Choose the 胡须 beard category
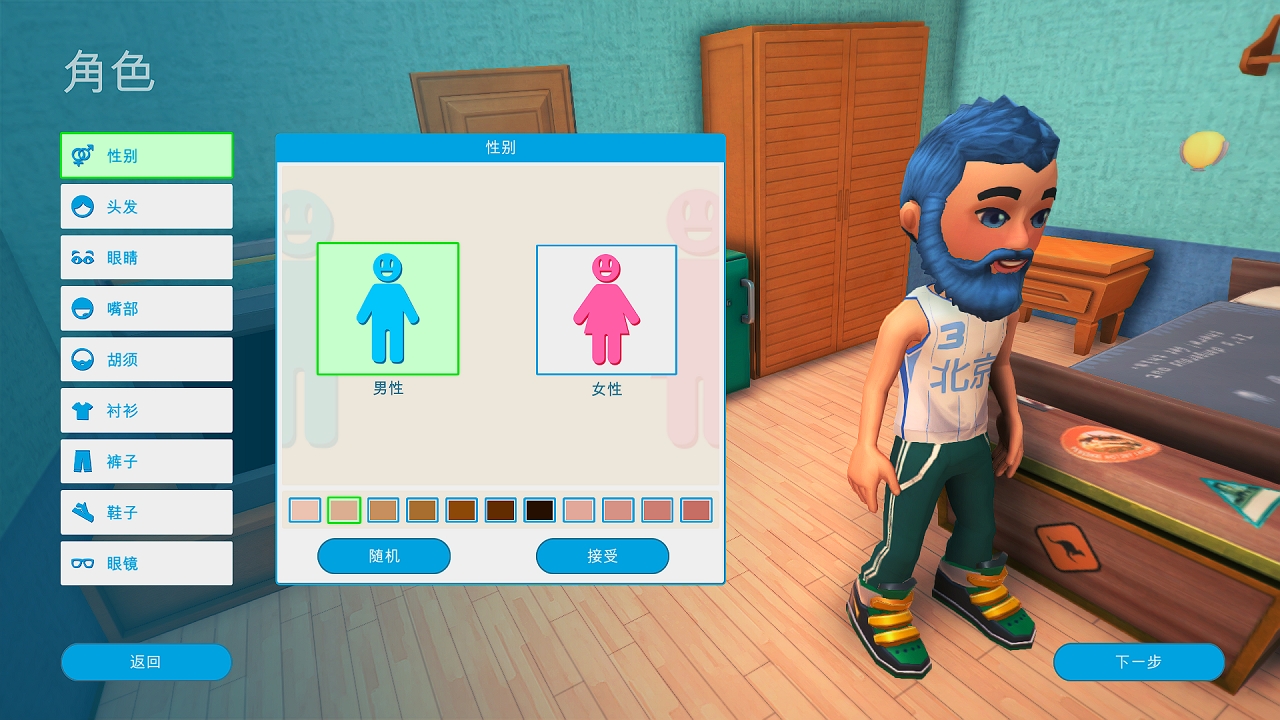 click(146, 360)
